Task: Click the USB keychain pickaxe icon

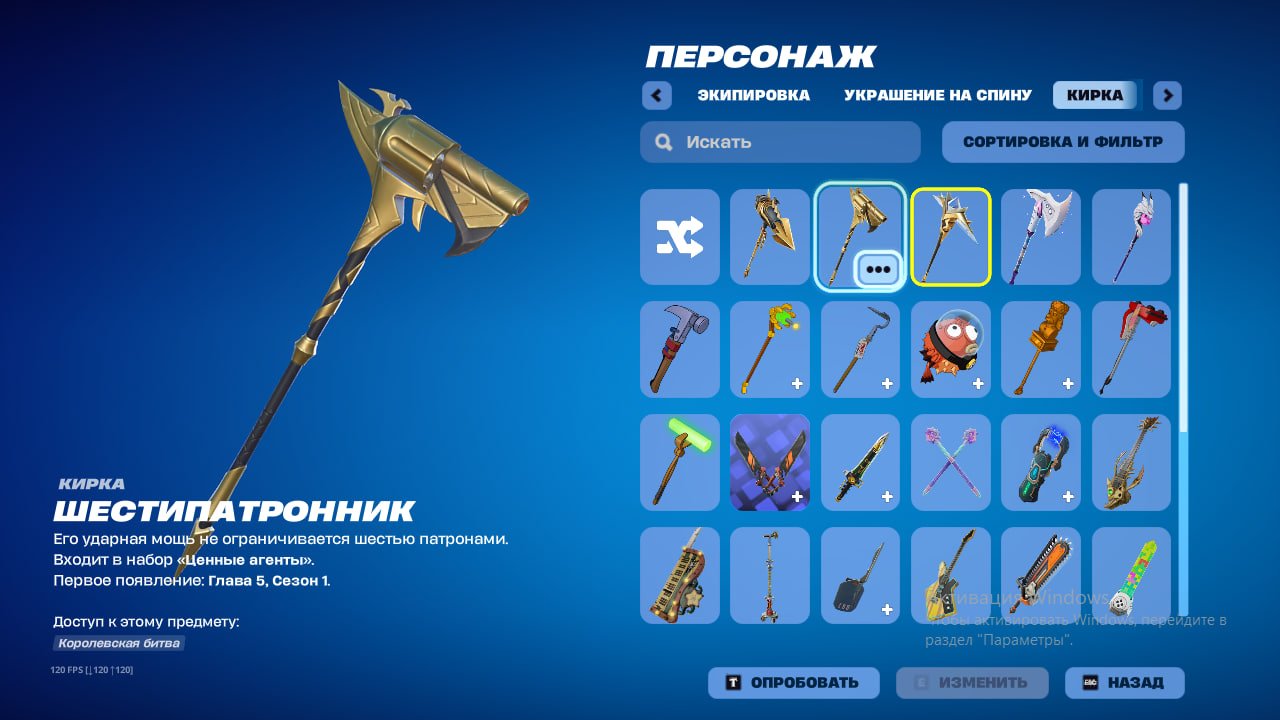Action: 860,575
